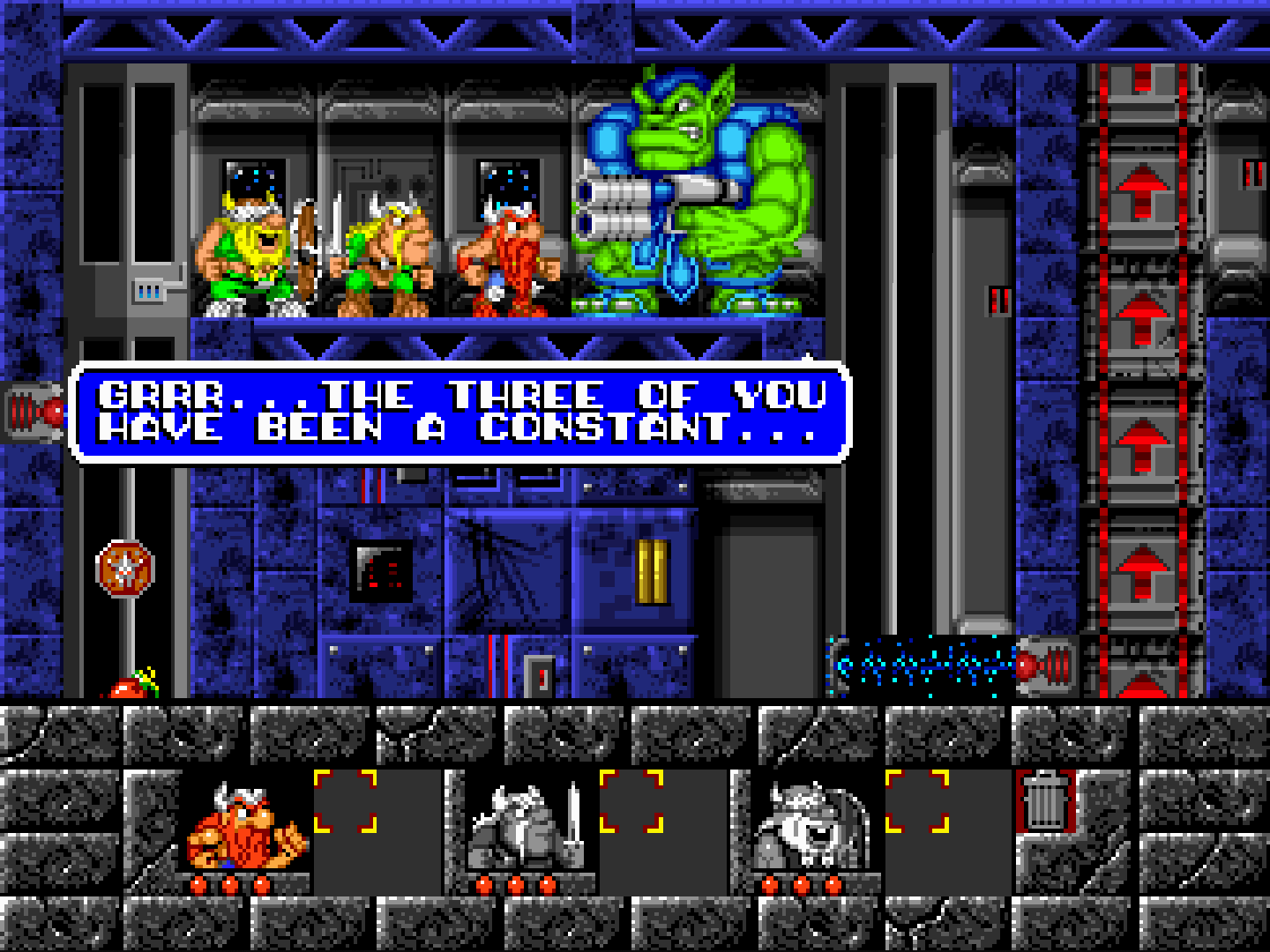Switch to the sword-wielding Baleog portrait
1270x952 pixels.
527,829
